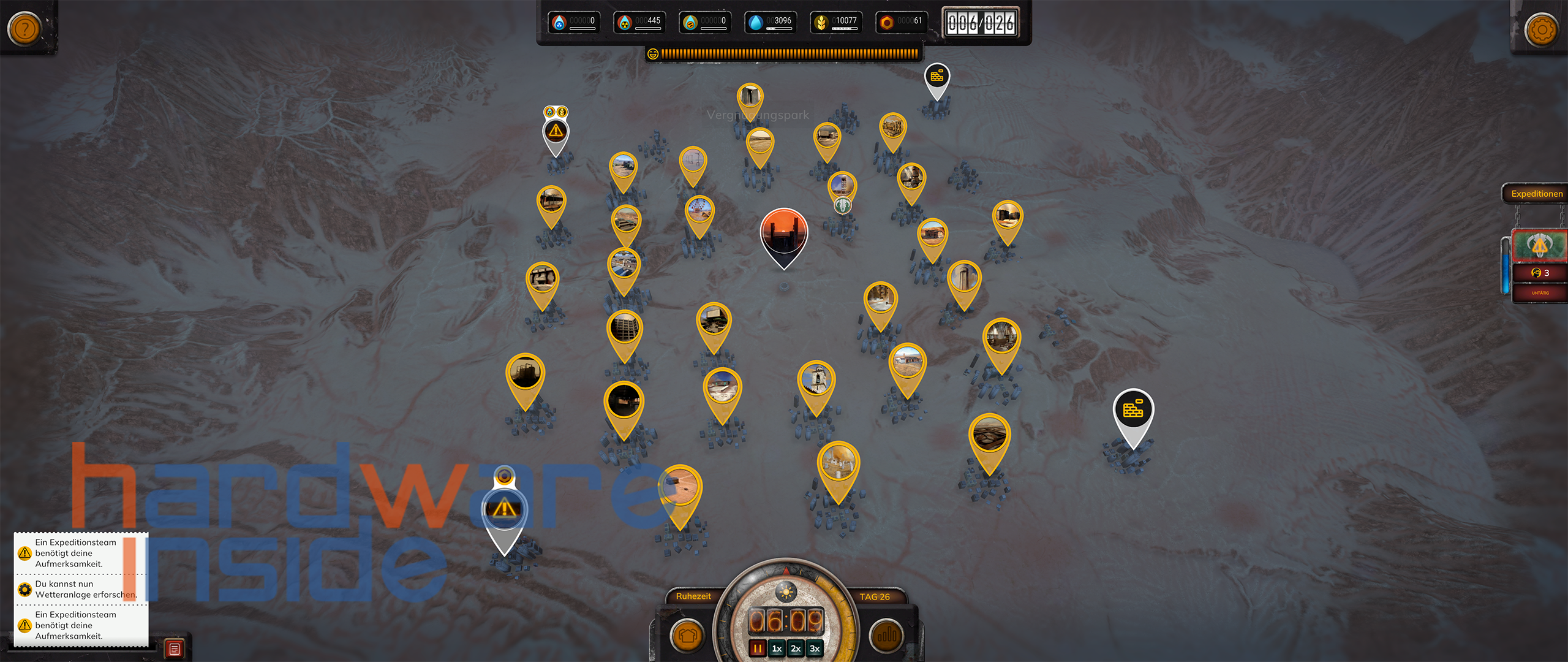The height and width of the screenshot is (662, 1568).
Task: Set game speed to 2x
Action: [796, 649]
